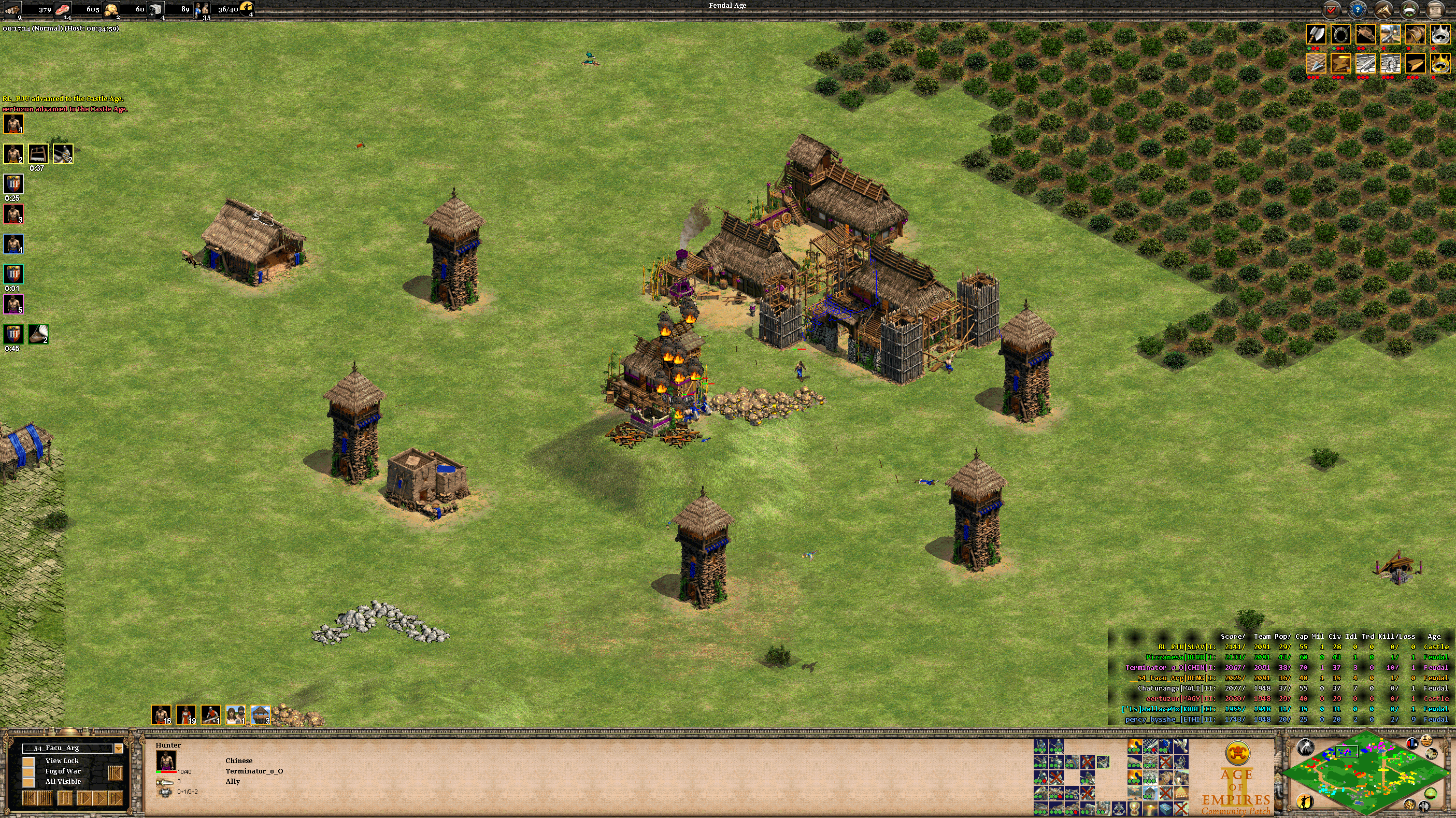This screenshot has height=818, width=1456.
Task: Click the idle villager button beside the minimap
Action: pyautogui.click(x=1305, y=801)
